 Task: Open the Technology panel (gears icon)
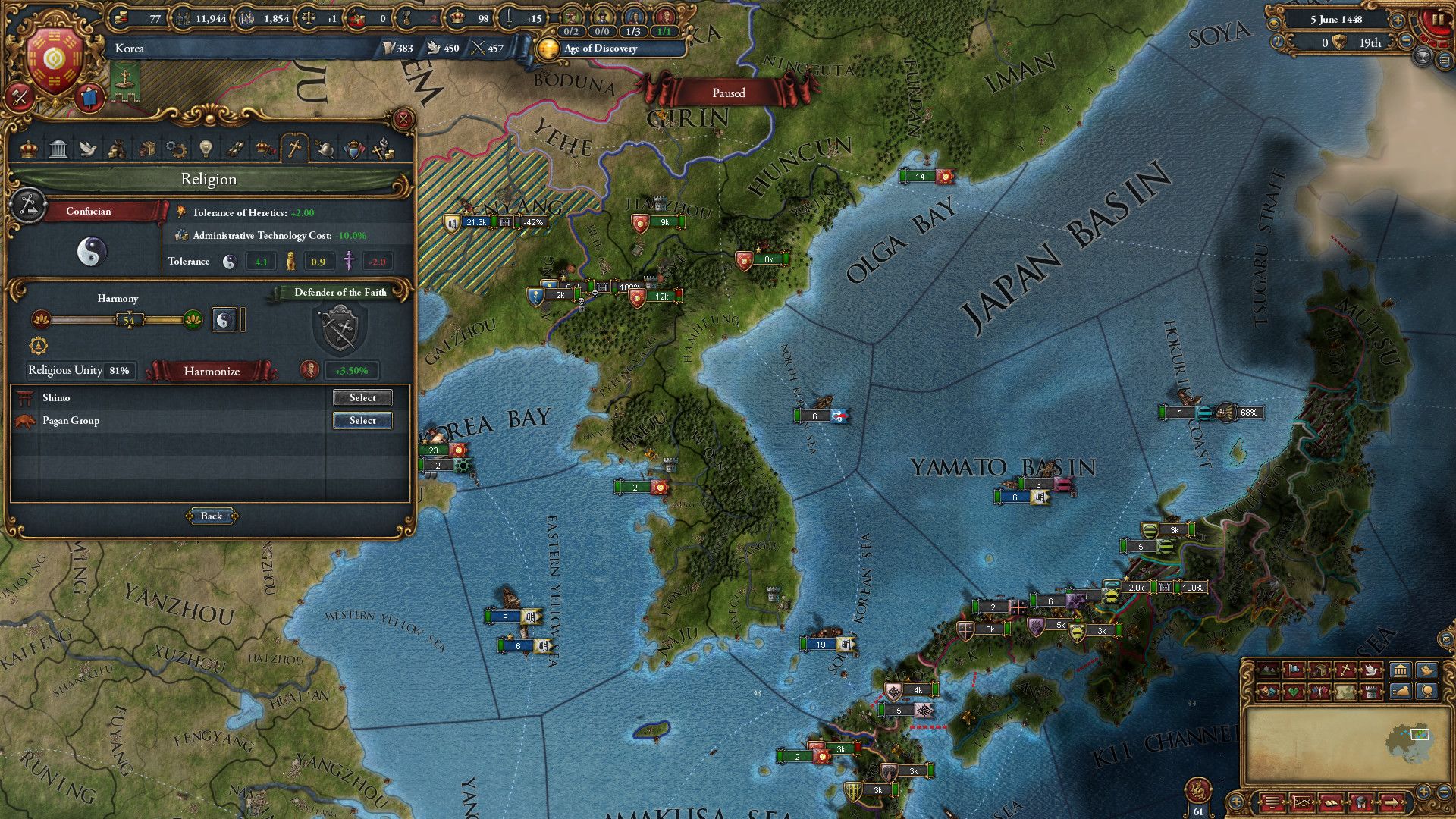coord(176,148)
